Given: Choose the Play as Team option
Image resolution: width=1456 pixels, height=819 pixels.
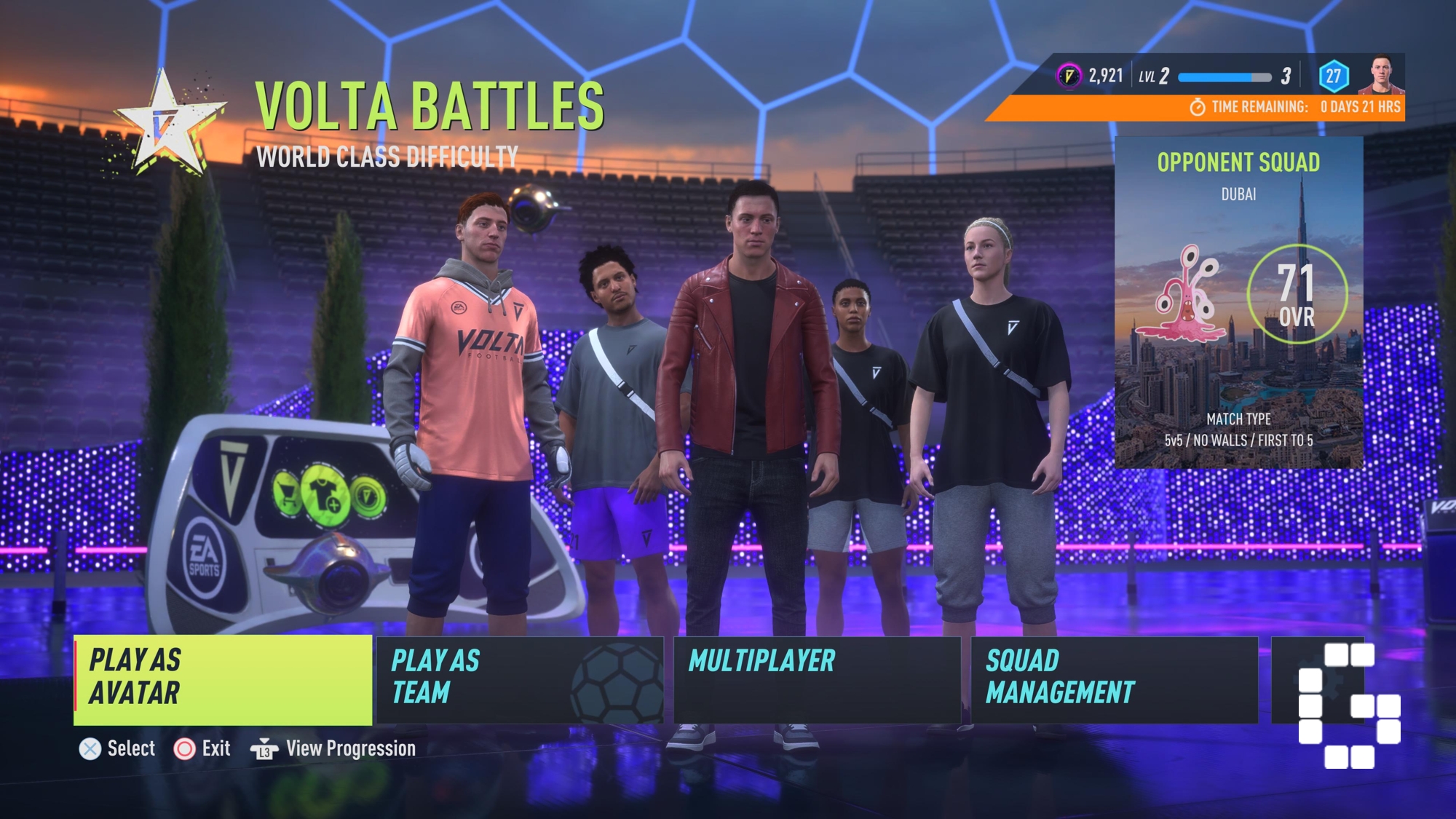Looking at the screenshot, I should click(x=519, y=680).
